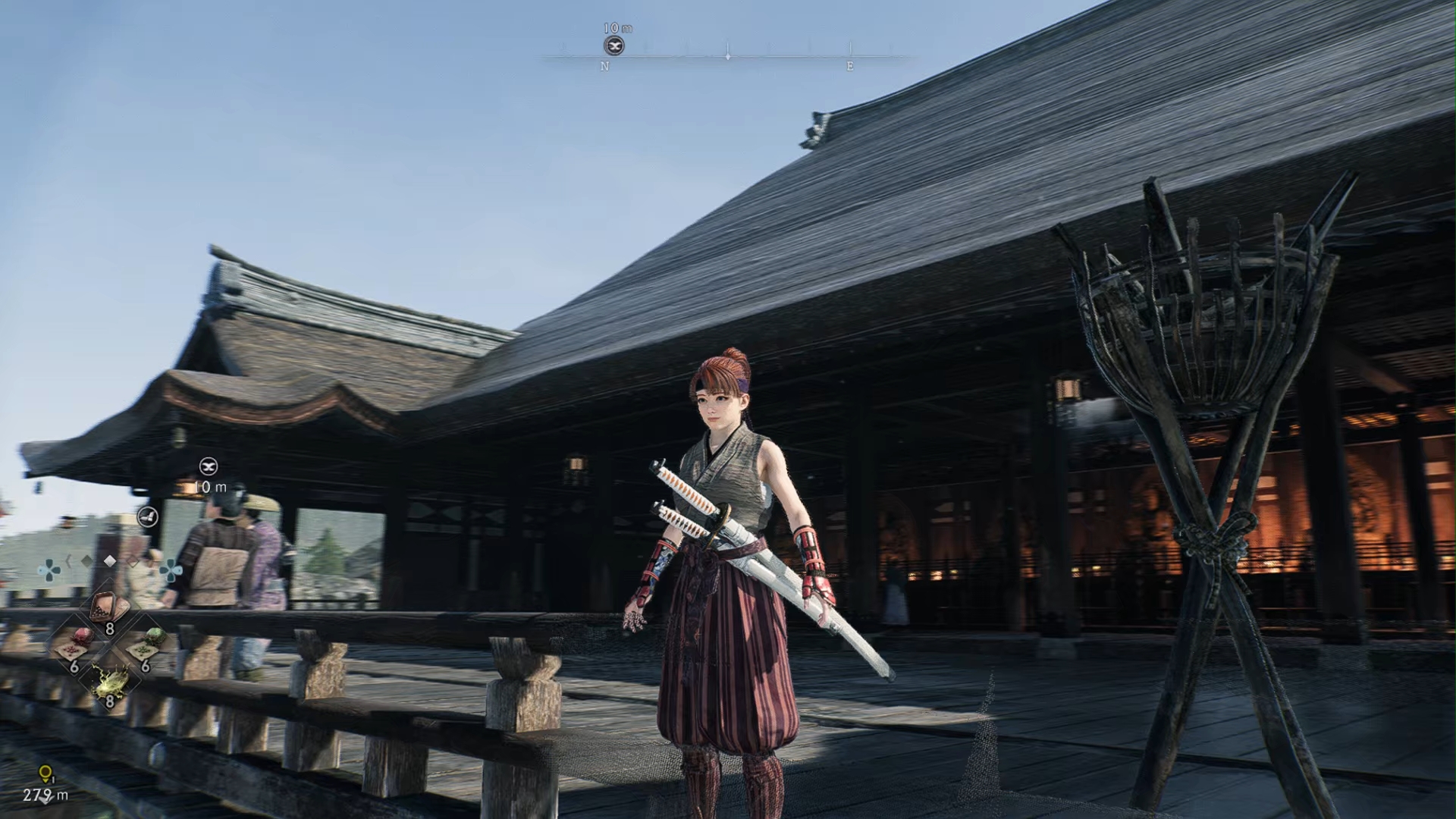Click the crossed-swords marker above the villagers
Image resolution: width=1456 pixels, height=819 pixels.
pyautogui.click(x=209, y=466)
